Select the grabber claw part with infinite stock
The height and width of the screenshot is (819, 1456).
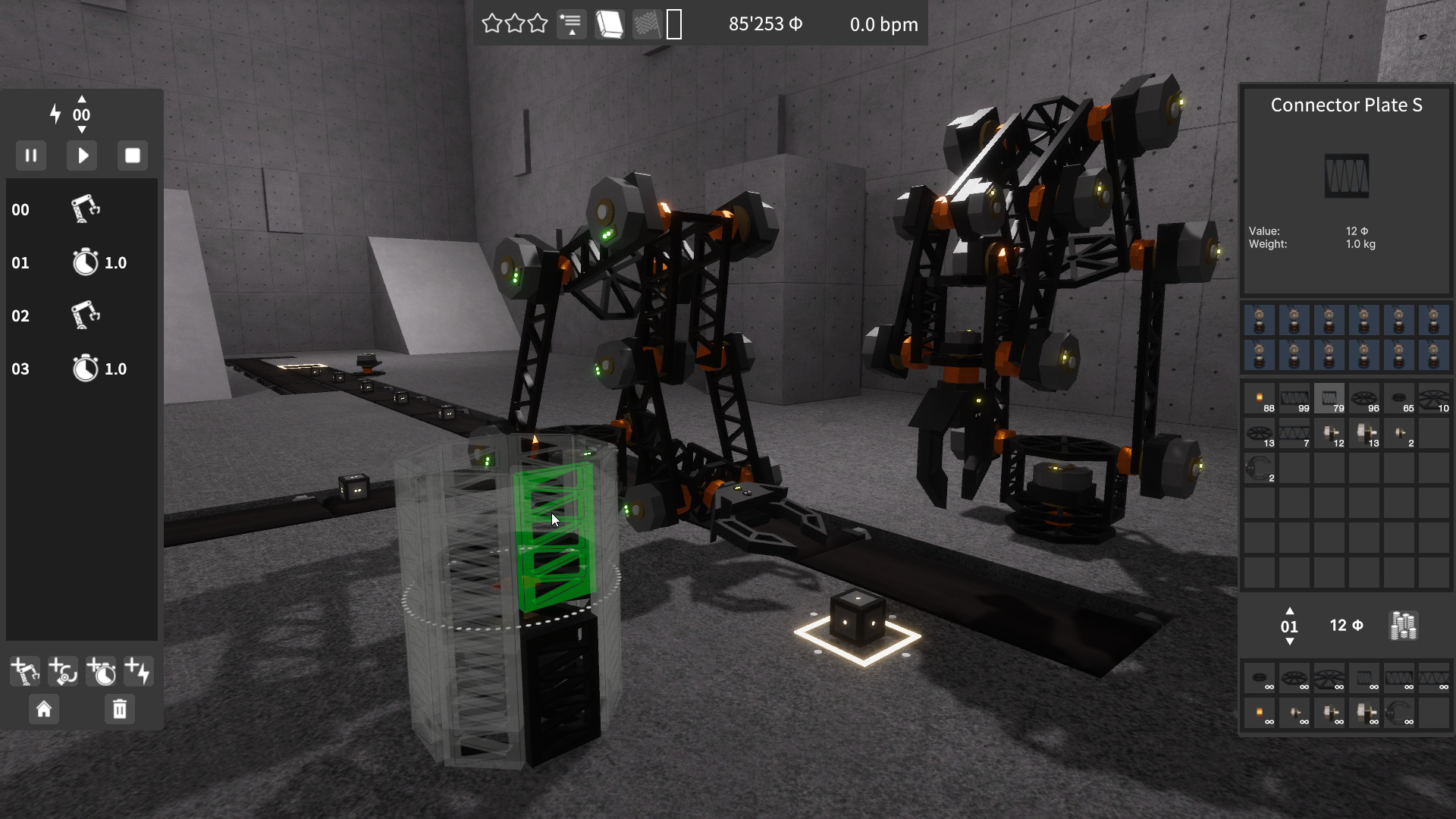coord(1398,713)
